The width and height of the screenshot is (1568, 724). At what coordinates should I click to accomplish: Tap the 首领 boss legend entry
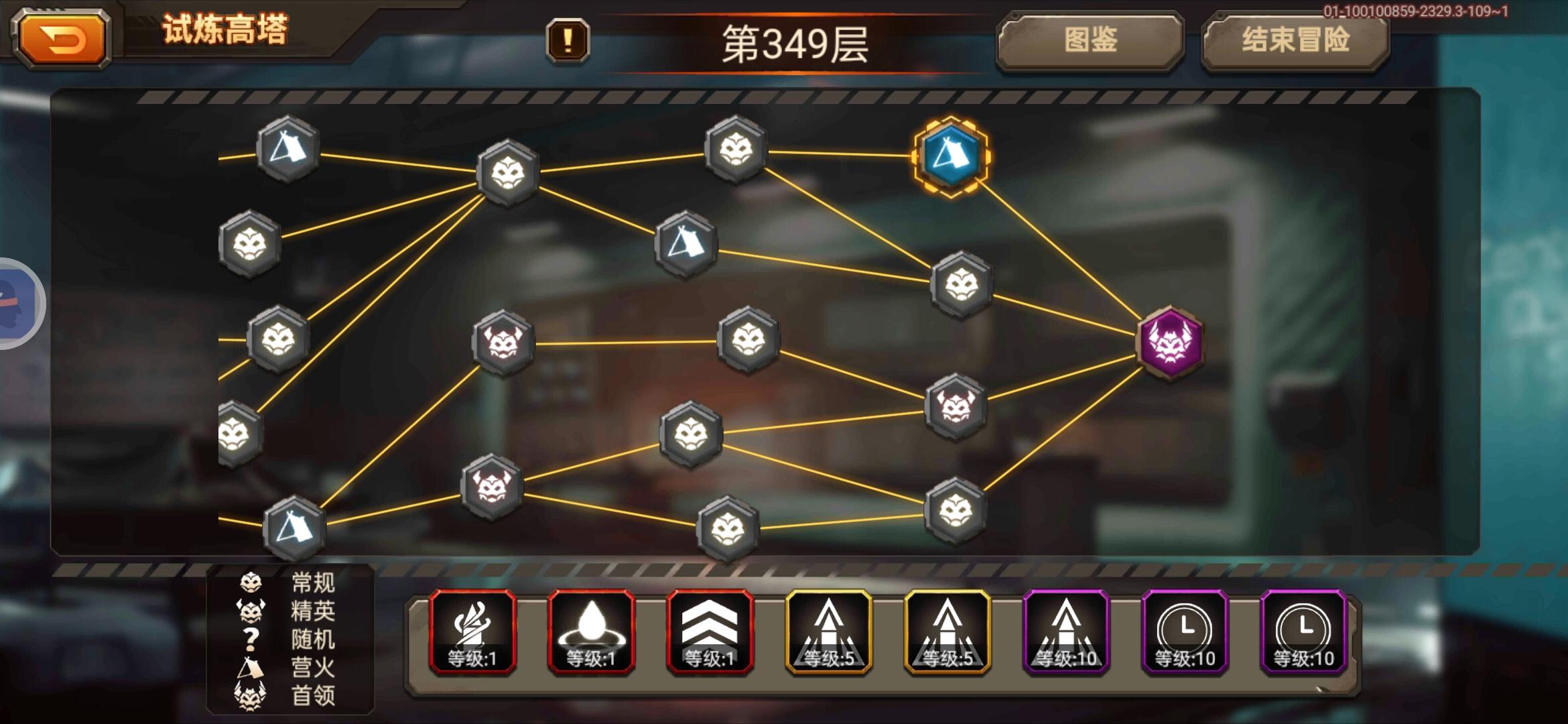point(312,696)
